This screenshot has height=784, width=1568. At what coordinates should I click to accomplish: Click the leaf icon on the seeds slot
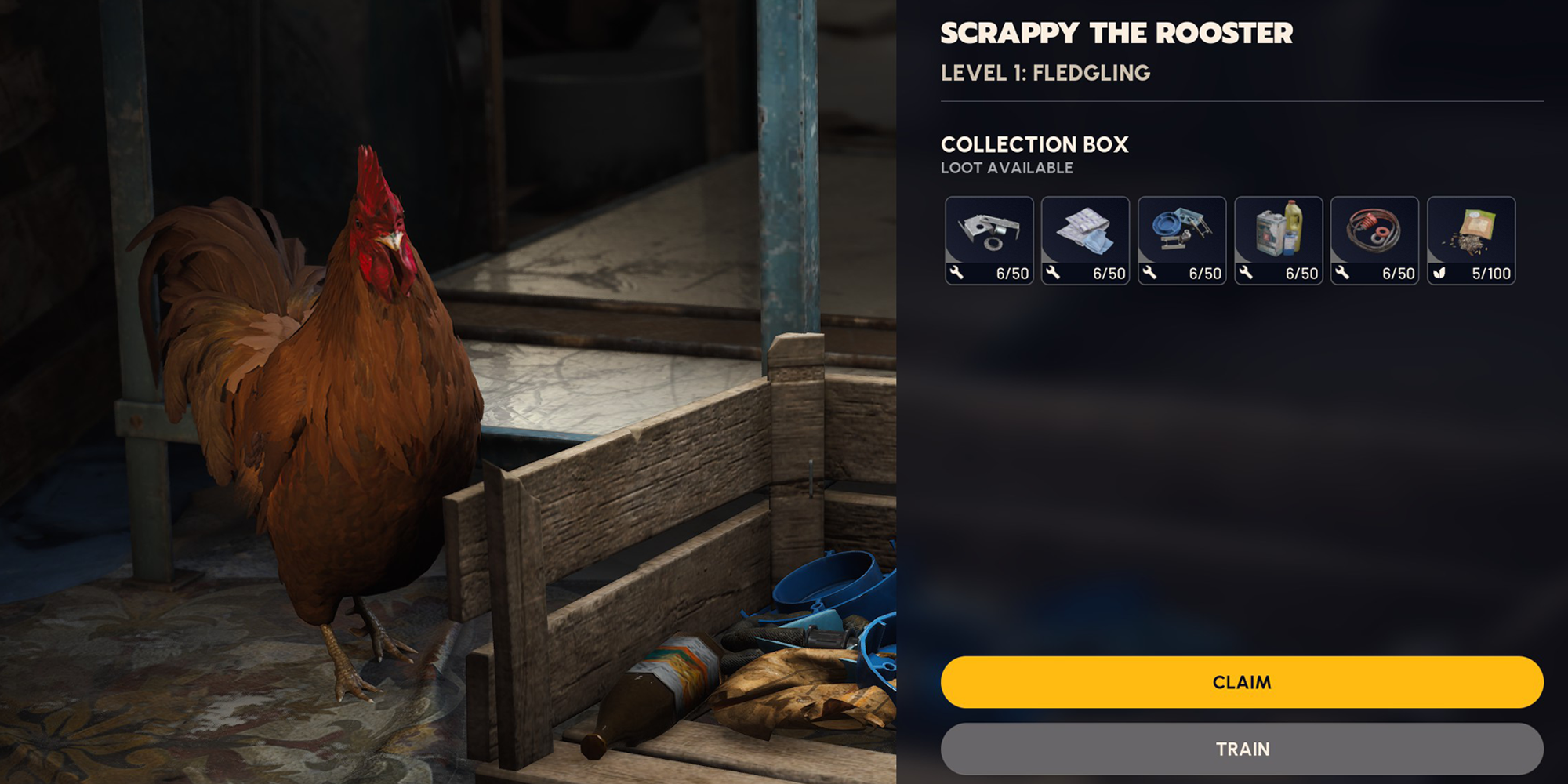click(x=1439, y=274)
